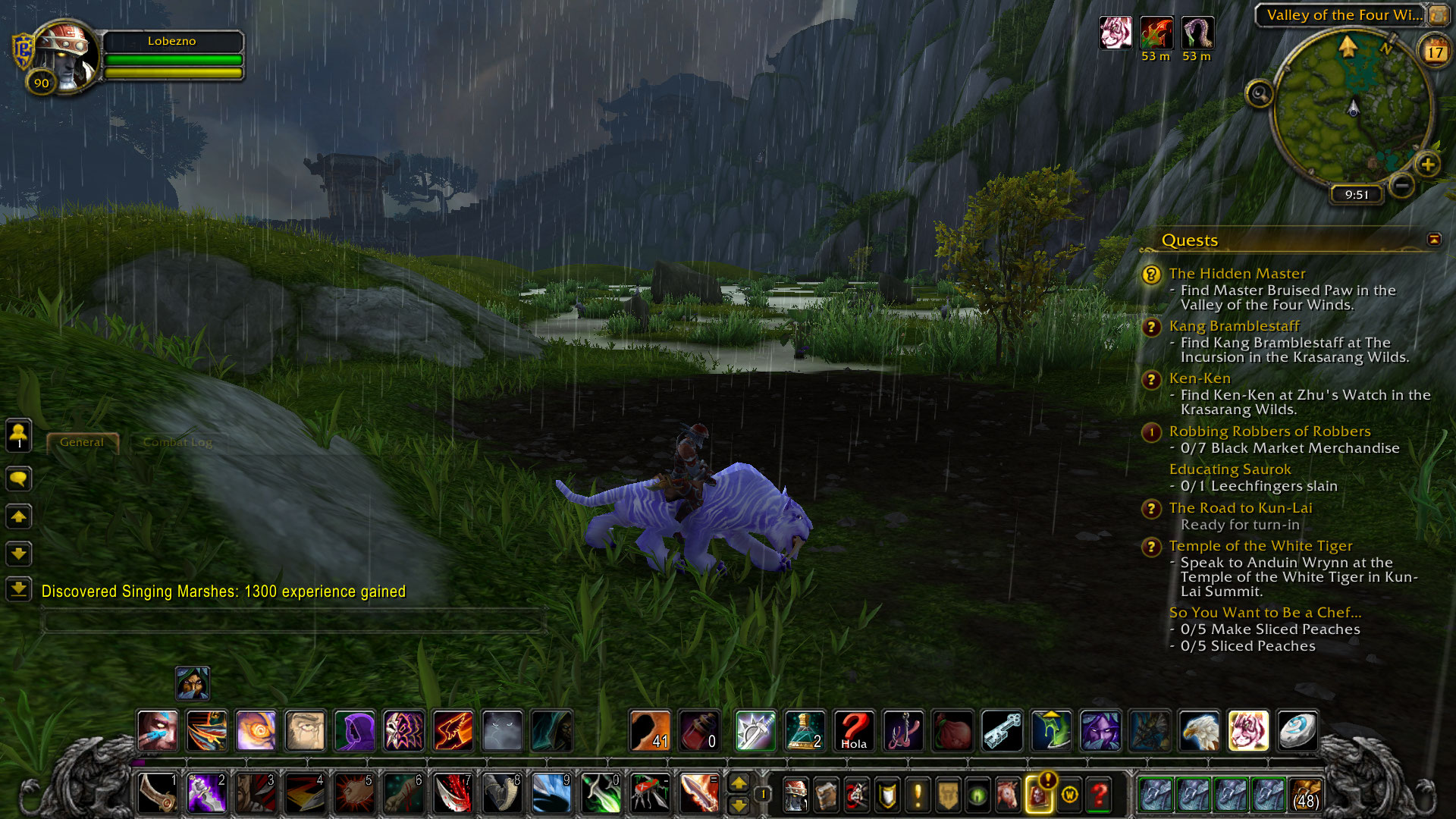Image resolution: width=1456 pixels, height=819 pixels.
Task: Open the Mounts and Pets horse button
Action: tap(1009, 795)
